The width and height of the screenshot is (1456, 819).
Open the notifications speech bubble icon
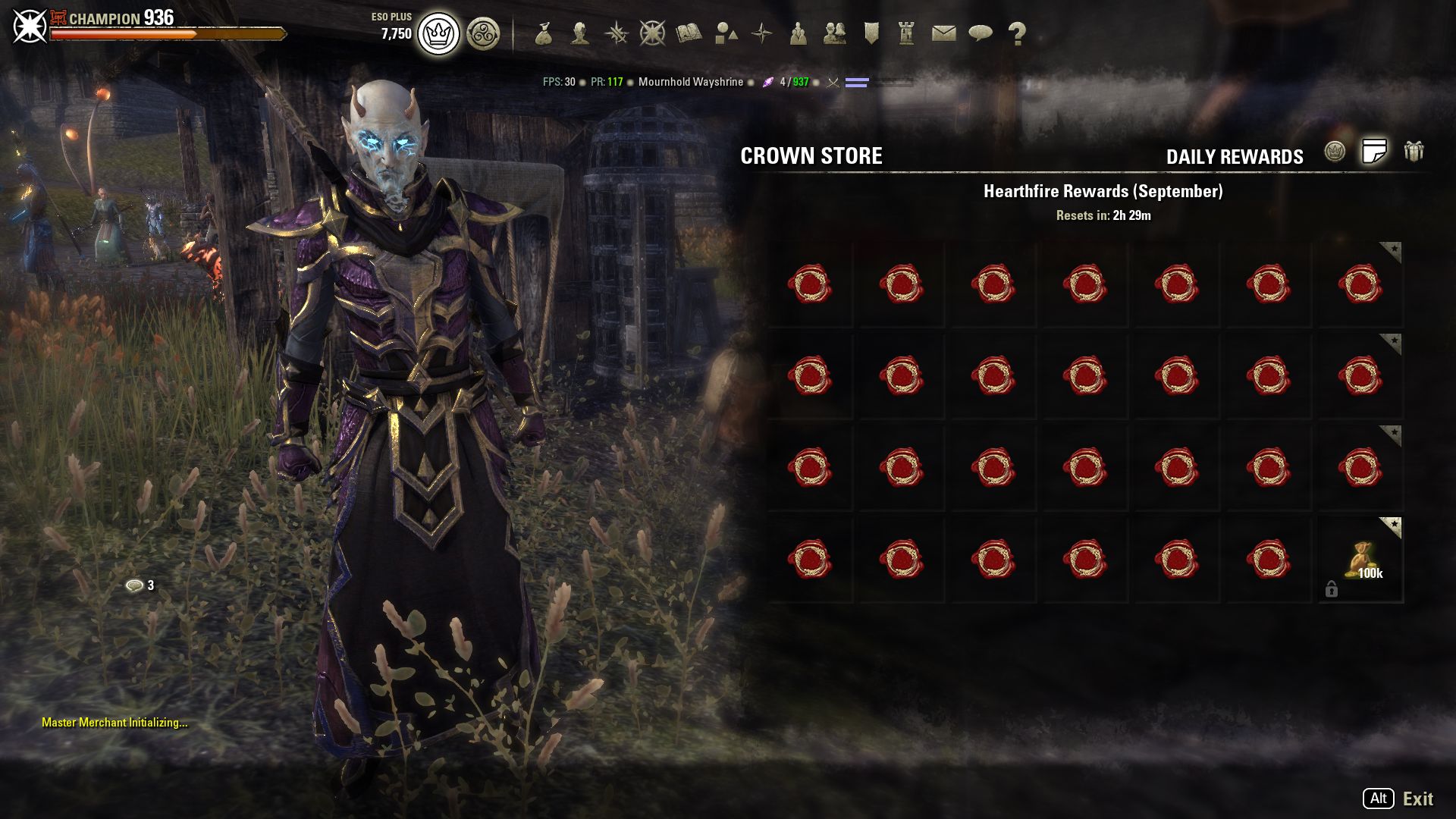click(981, 33)
